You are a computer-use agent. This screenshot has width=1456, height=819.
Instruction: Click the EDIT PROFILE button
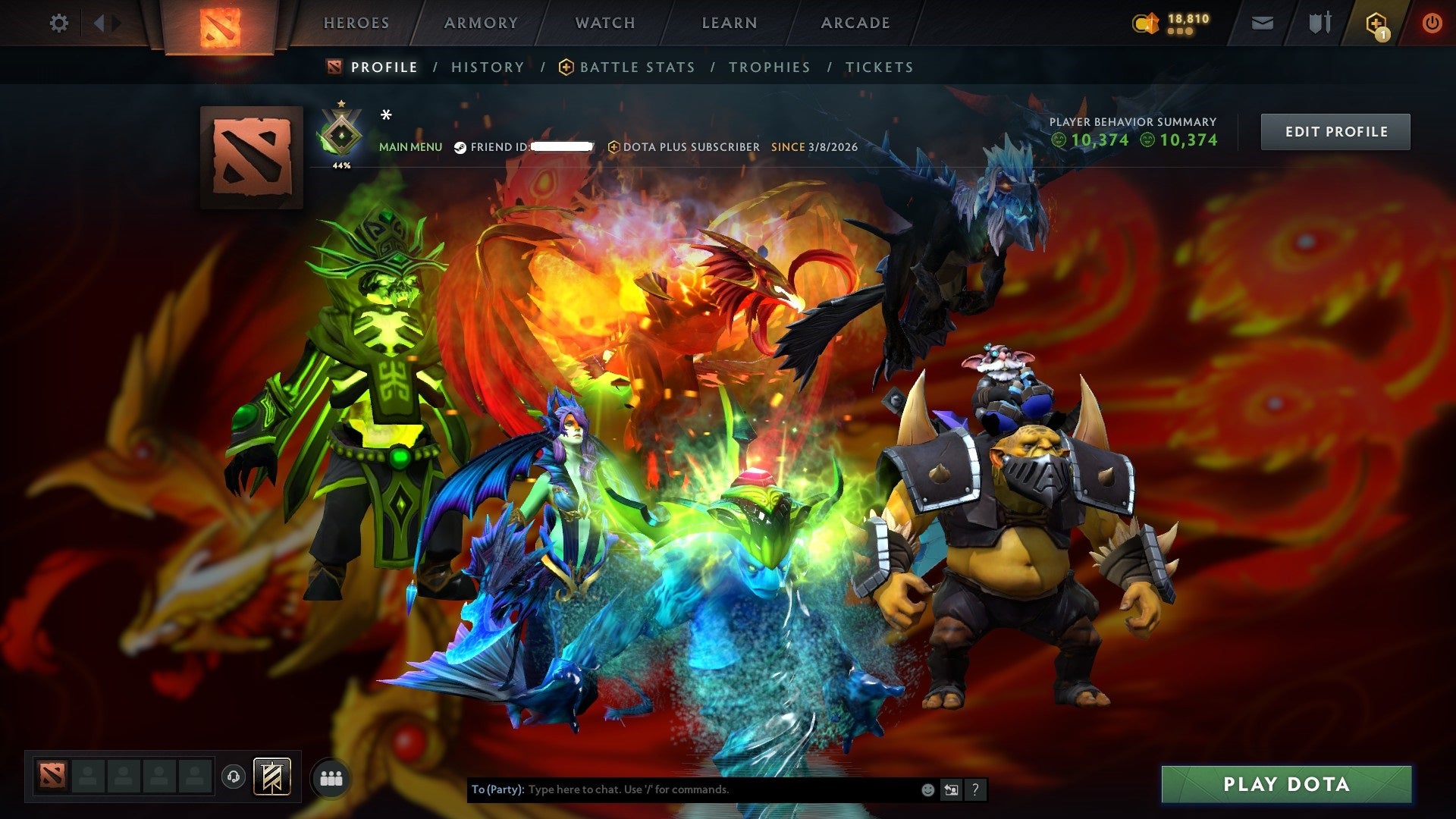tap(1335, 130)
